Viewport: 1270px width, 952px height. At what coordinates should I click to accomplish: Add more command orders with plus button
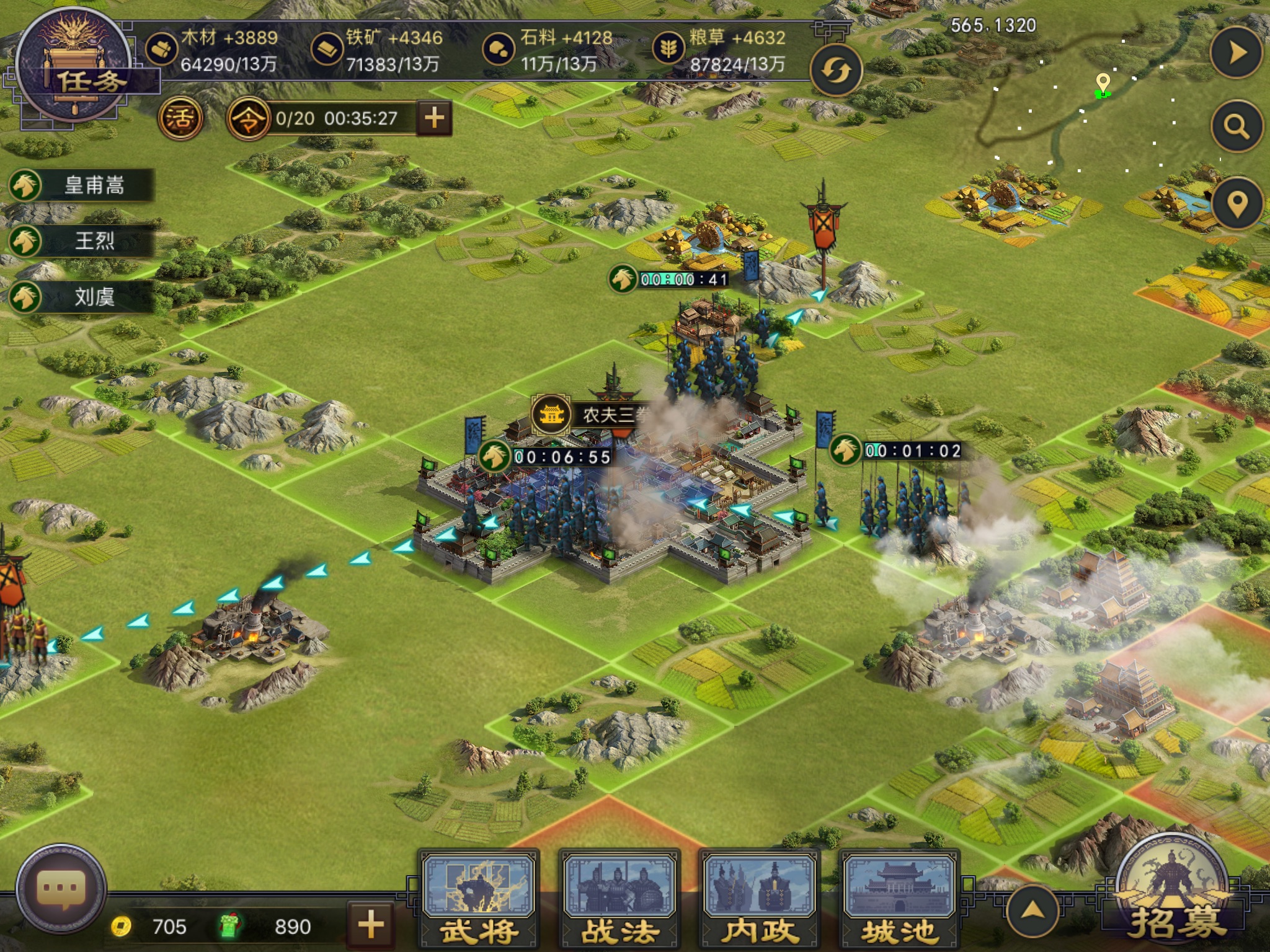[x=435, y=117]
